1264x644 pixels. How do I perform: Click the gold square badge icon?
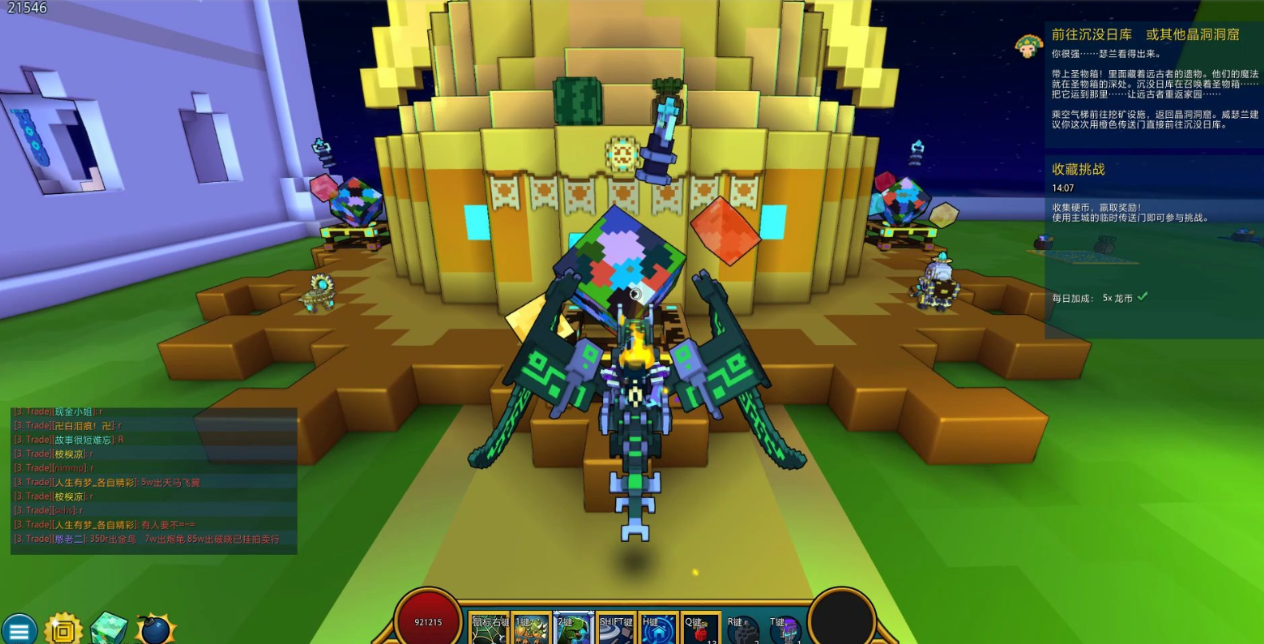[x=63, y=629]
